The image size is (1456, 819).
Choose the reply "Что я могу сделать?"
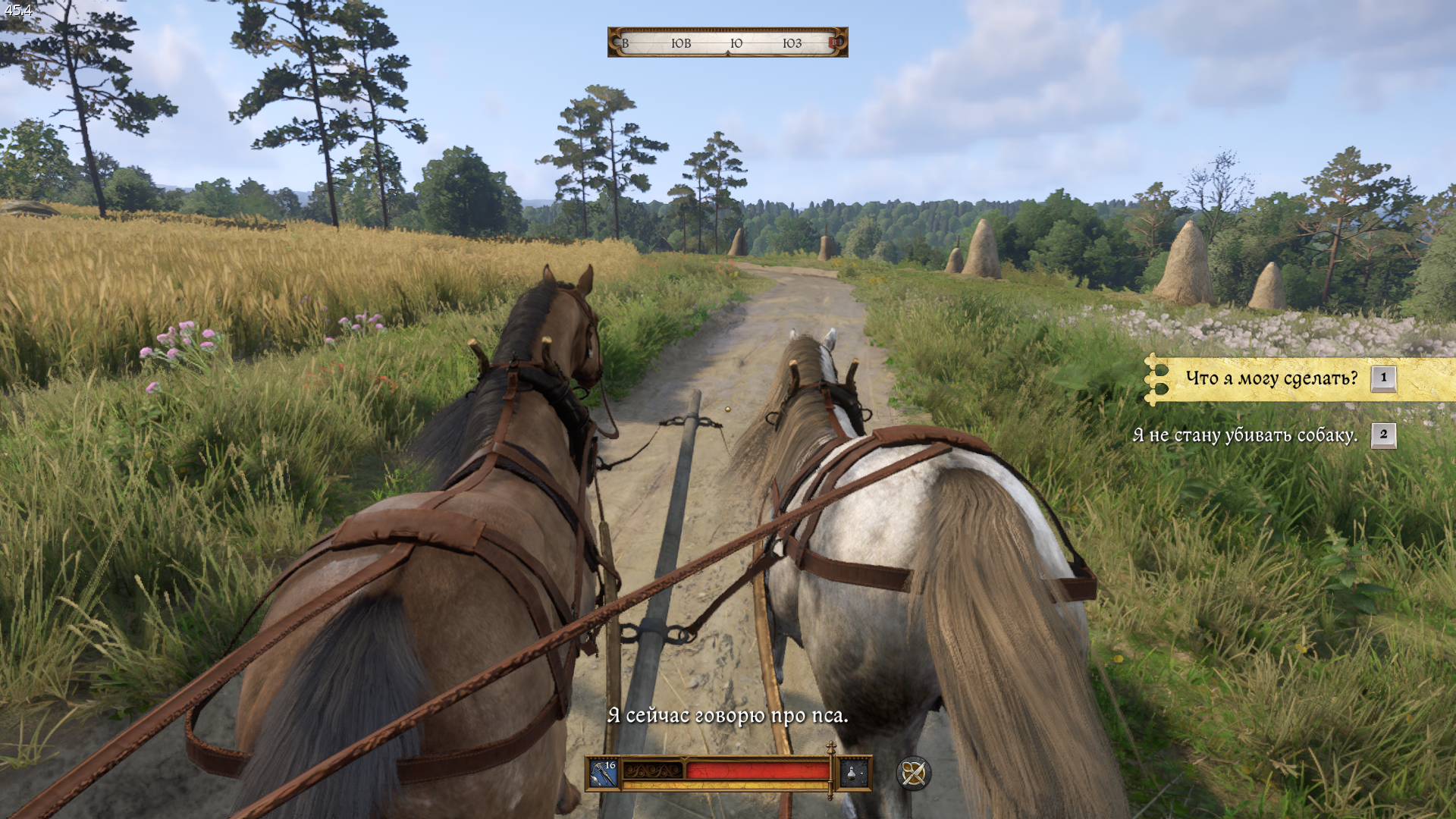click(1272, 378)
